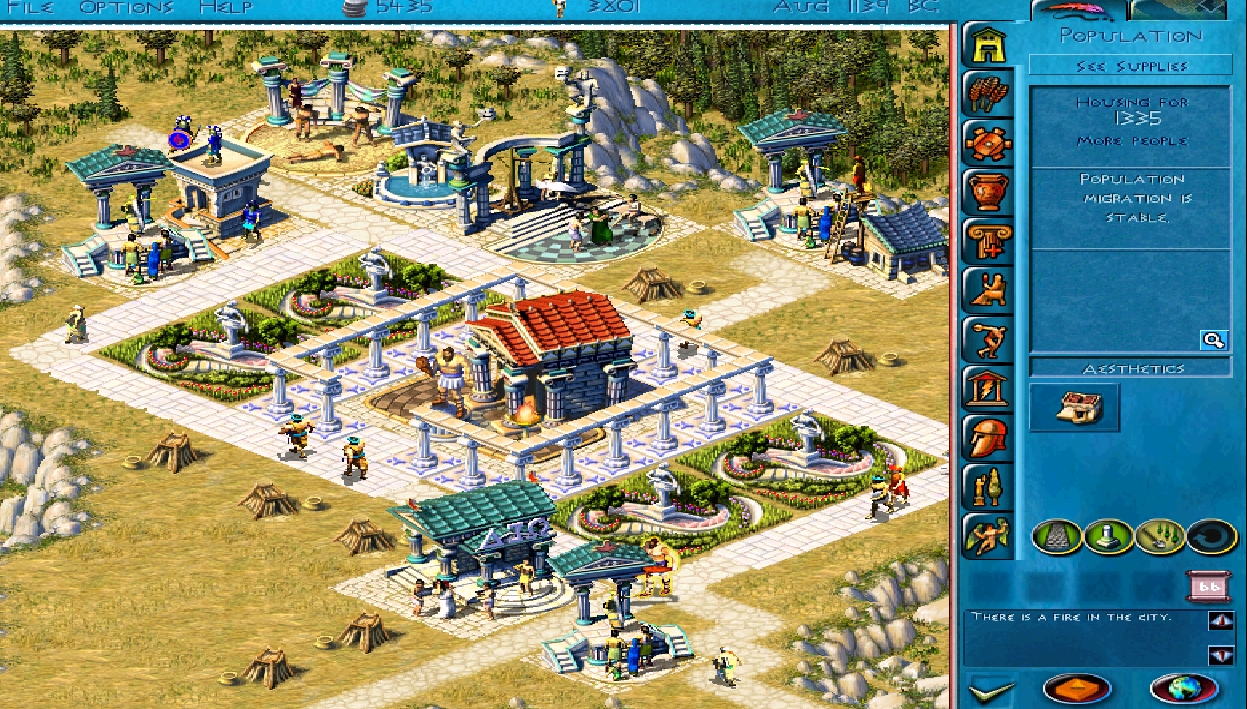Switch to the amphora Distribution tab
Screen dimensions: 1247x709
(988, 191)
